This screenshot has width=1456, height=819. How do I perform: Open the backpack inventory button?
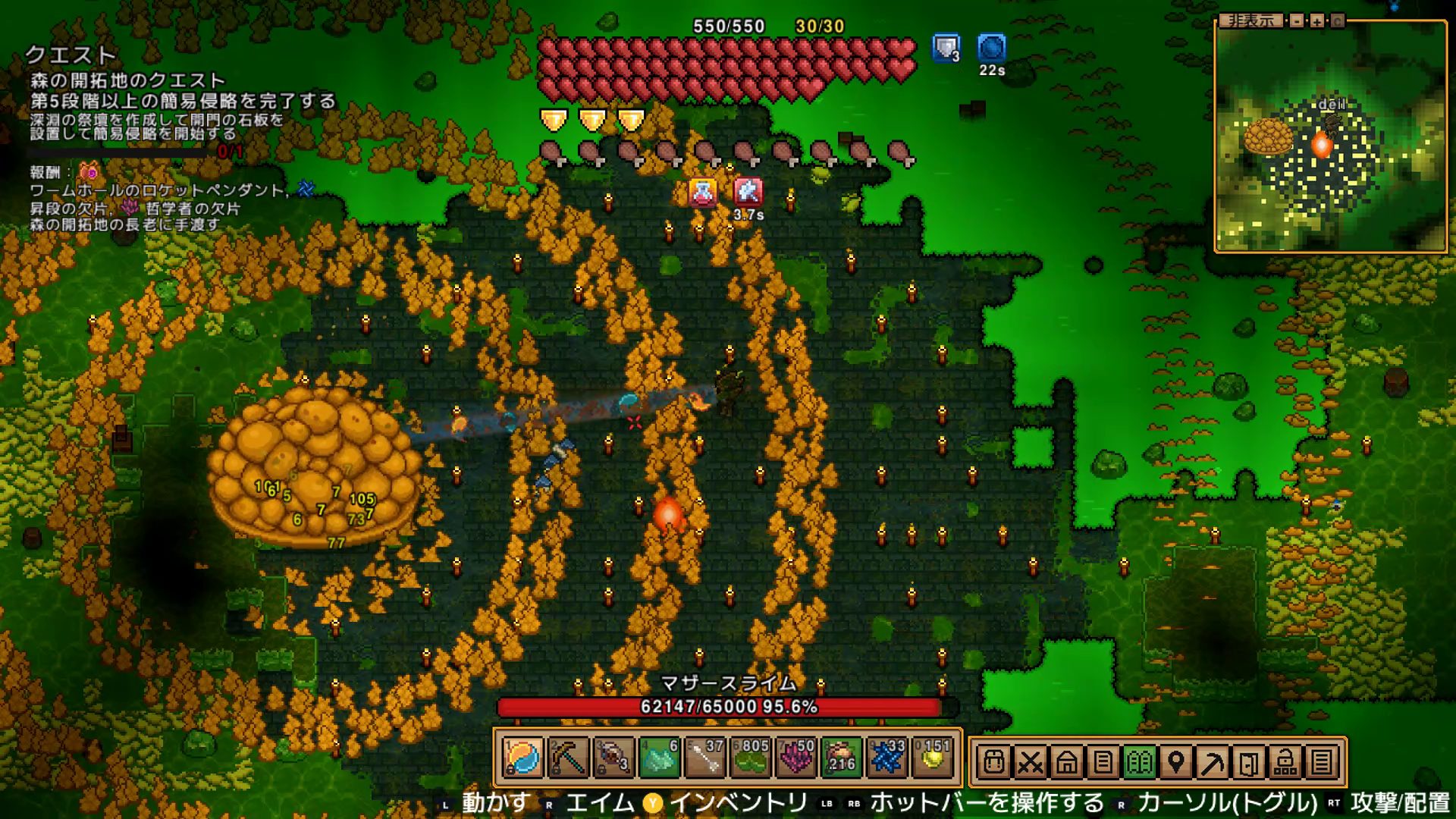pyautogui.click(x=993, y=761)
